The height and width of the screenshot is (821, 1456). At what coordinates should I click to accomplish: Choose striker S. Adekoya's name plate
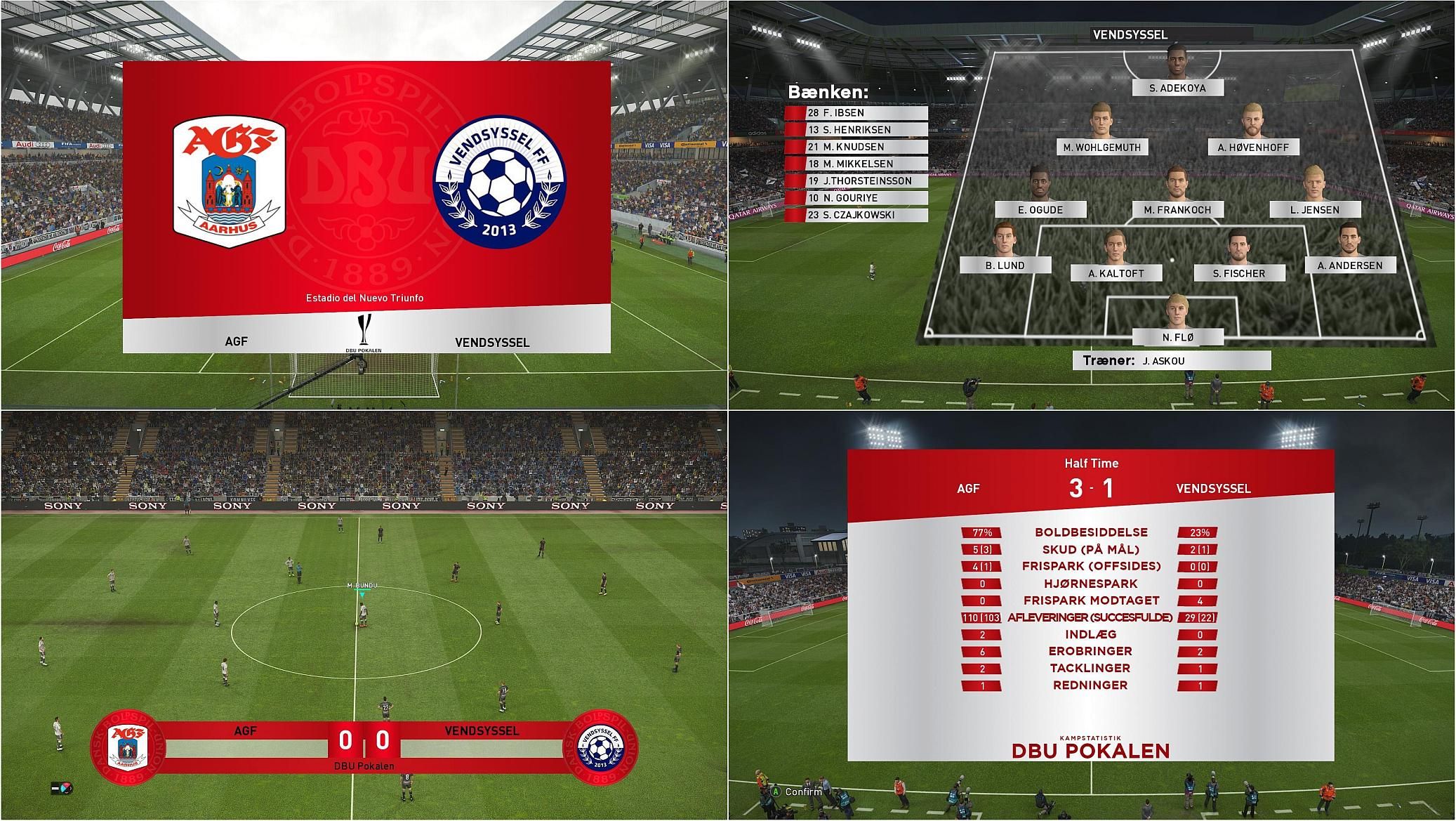point(1177,88)
